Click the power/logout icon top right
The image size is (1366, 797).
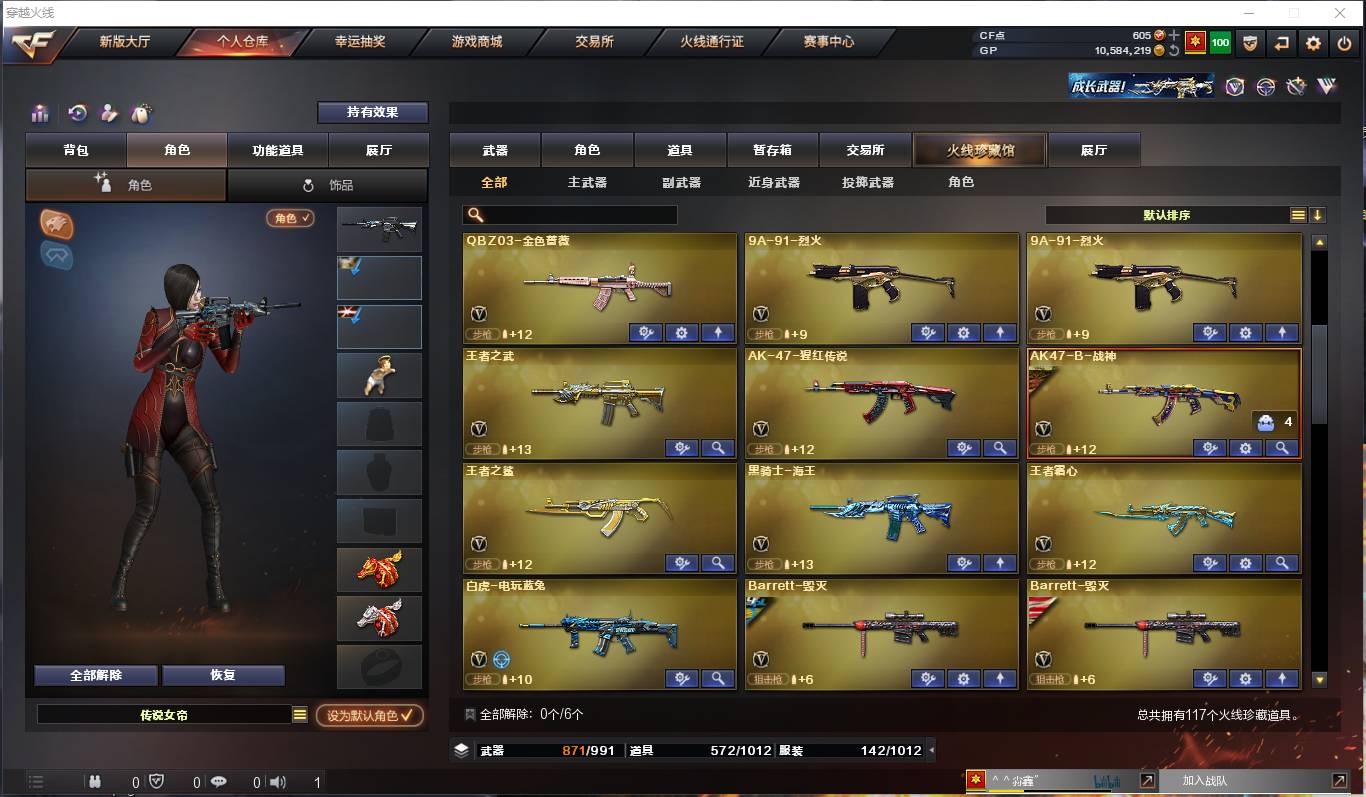(x=1345, y=43)
